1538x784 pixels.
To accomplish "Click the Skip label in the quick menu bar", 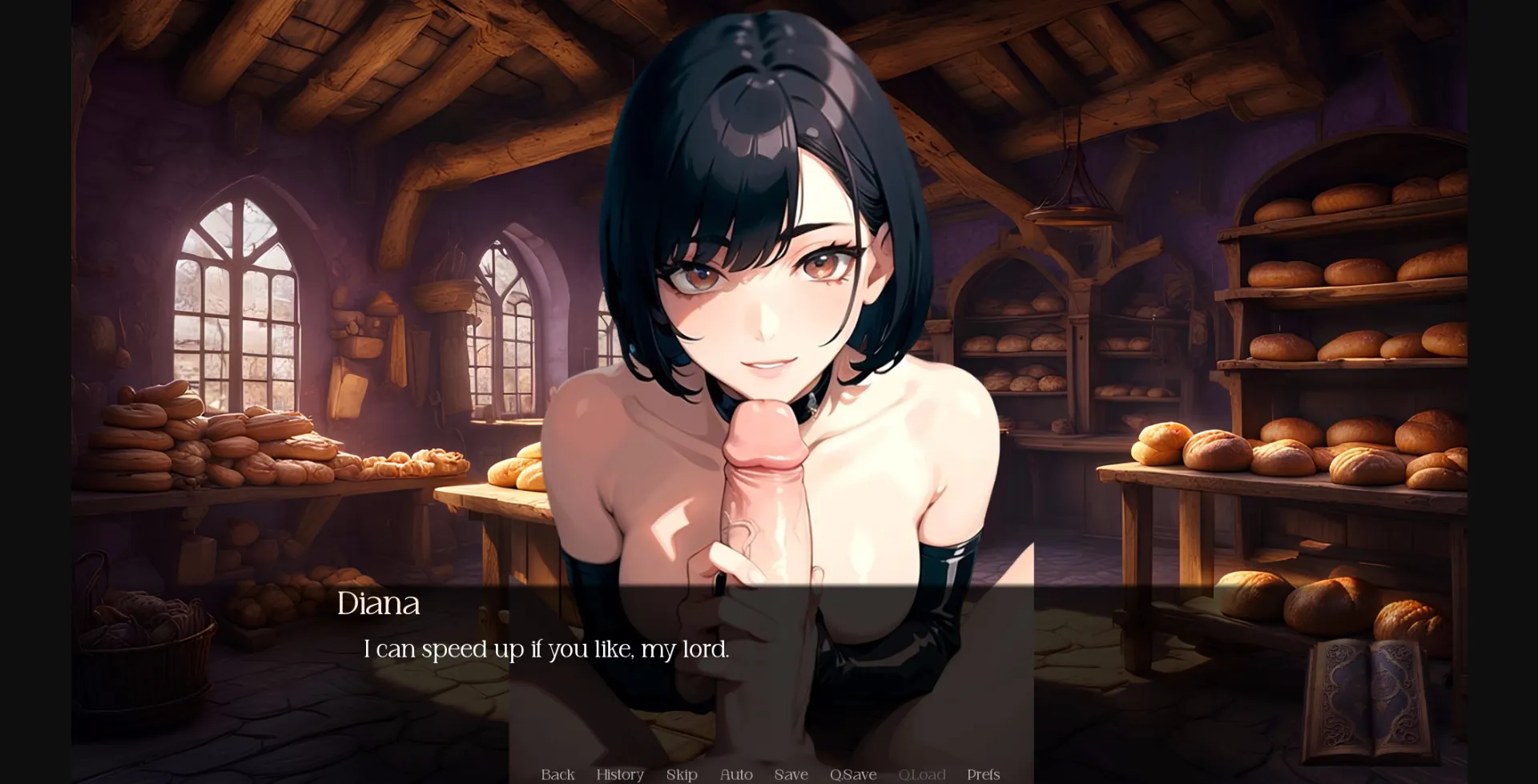I will coord(682,774).
